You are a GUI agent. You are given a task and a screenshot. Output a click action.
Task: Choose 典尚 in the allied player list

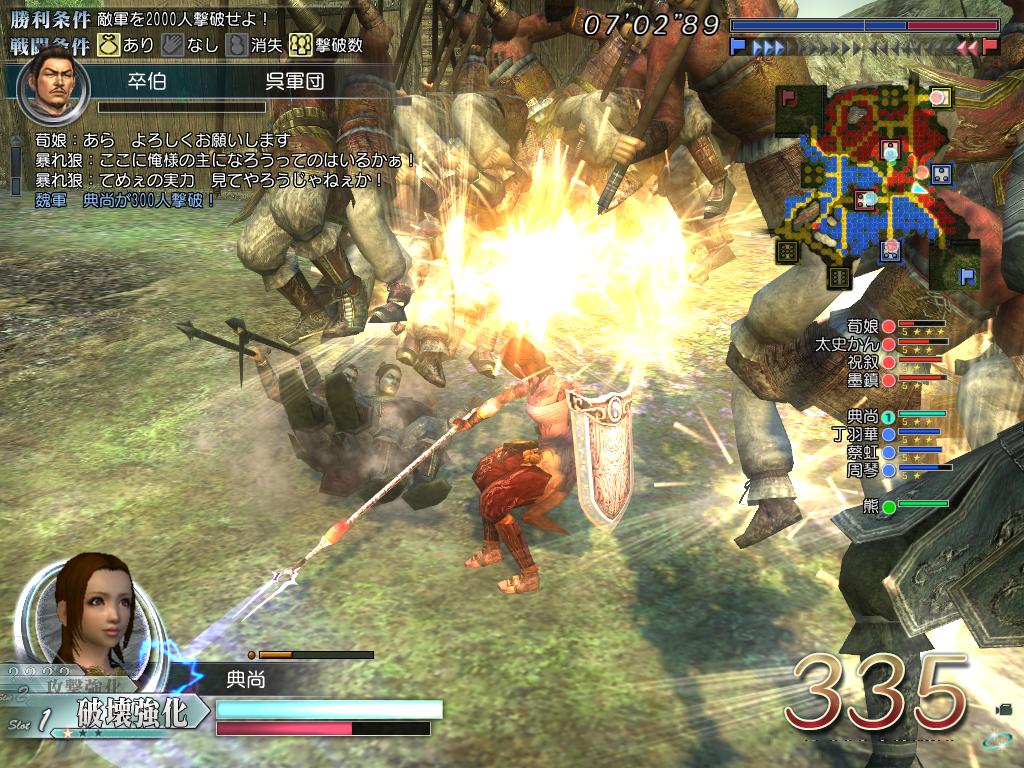pos(863,415)
